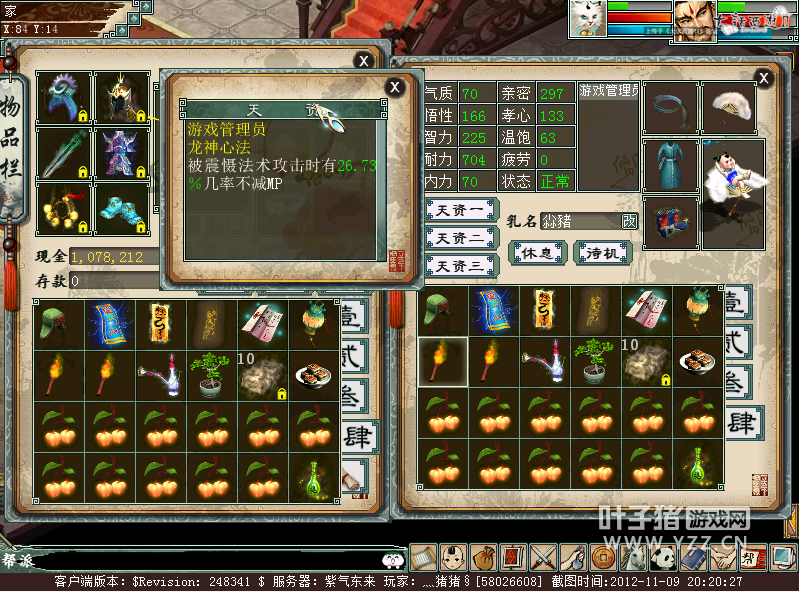The height and width of the screenshot is (592, 799).
Task: Click the white cat pet portrait
Action: (x=586, y=18)
